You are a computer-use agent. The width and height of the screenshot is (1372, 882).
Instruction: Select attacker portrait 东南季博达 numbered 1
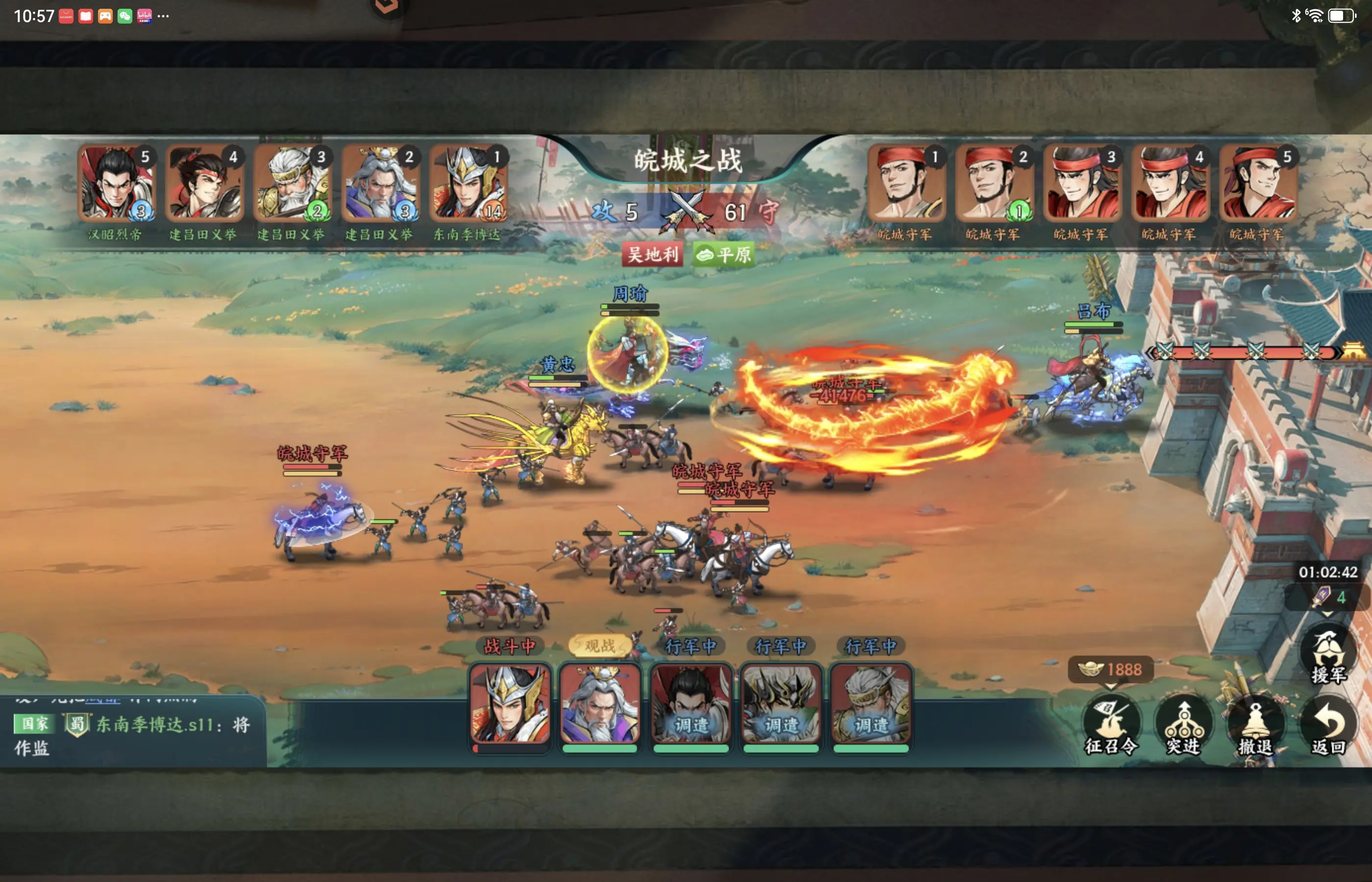[x=468, y=184]
